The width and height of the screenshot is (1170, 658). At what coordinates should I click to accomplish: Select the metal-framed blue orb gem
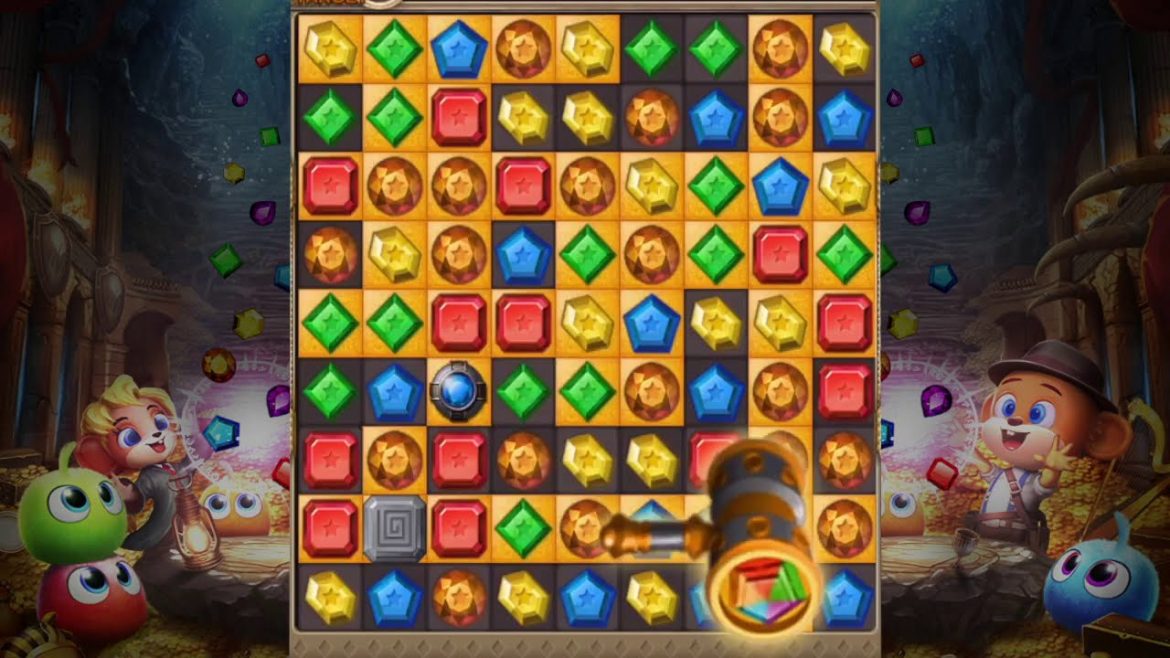click(x=459, y=391)
